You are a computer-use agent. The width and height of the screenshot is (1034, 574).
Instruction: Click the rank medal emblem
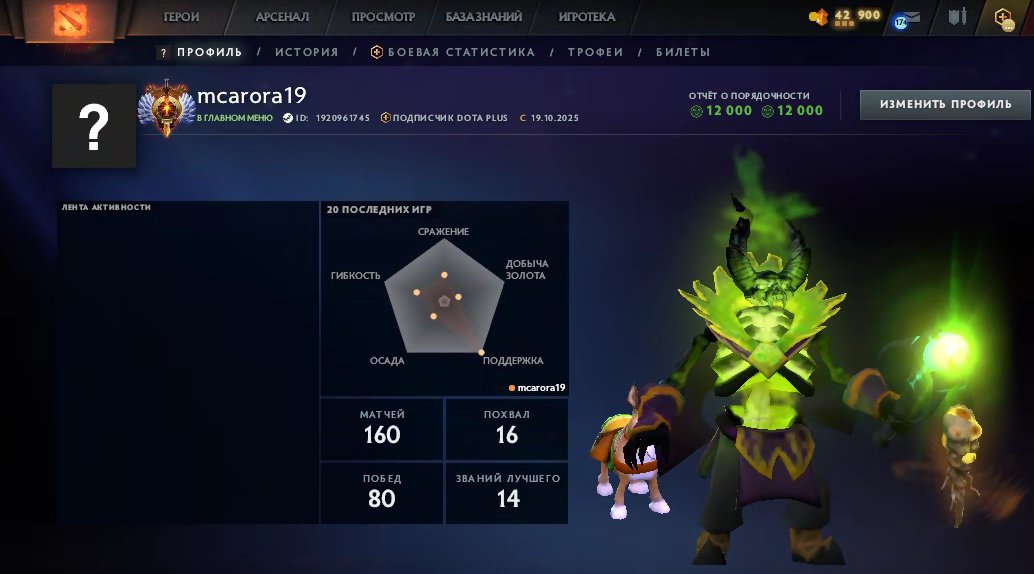click(x=163, y=107)
